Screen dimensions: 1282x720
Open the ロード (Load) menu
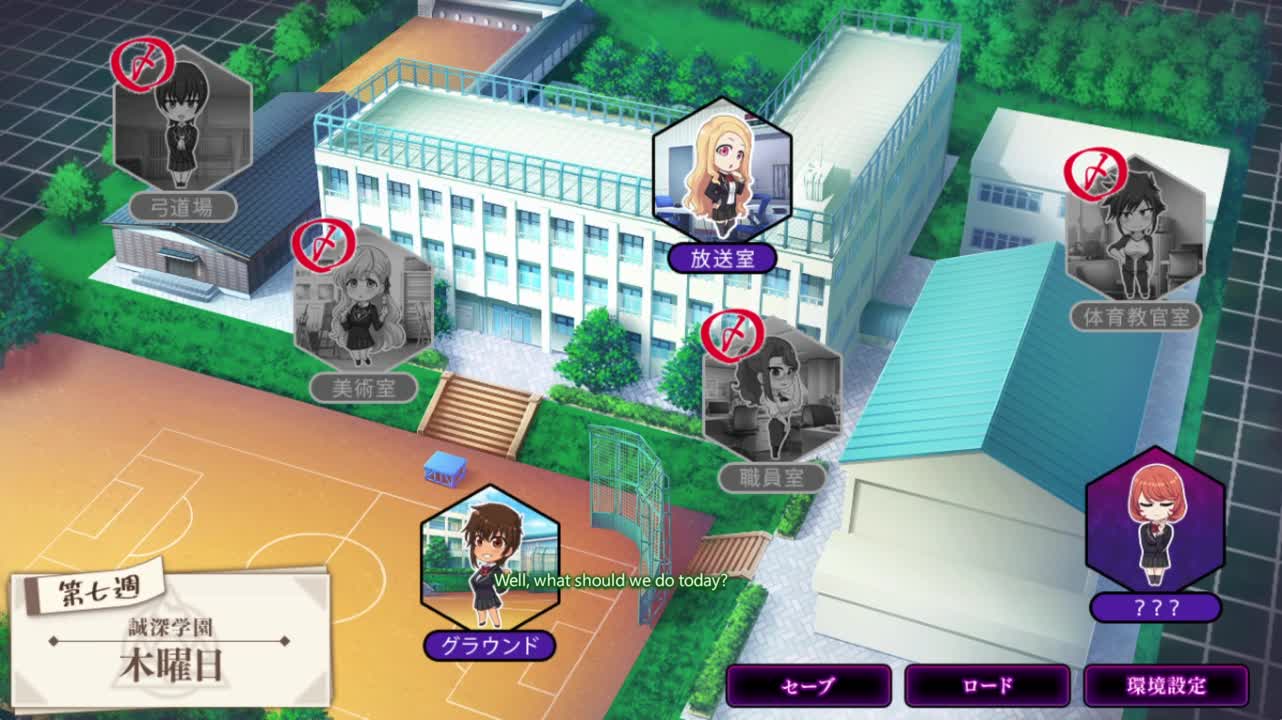tap(987, 686)
